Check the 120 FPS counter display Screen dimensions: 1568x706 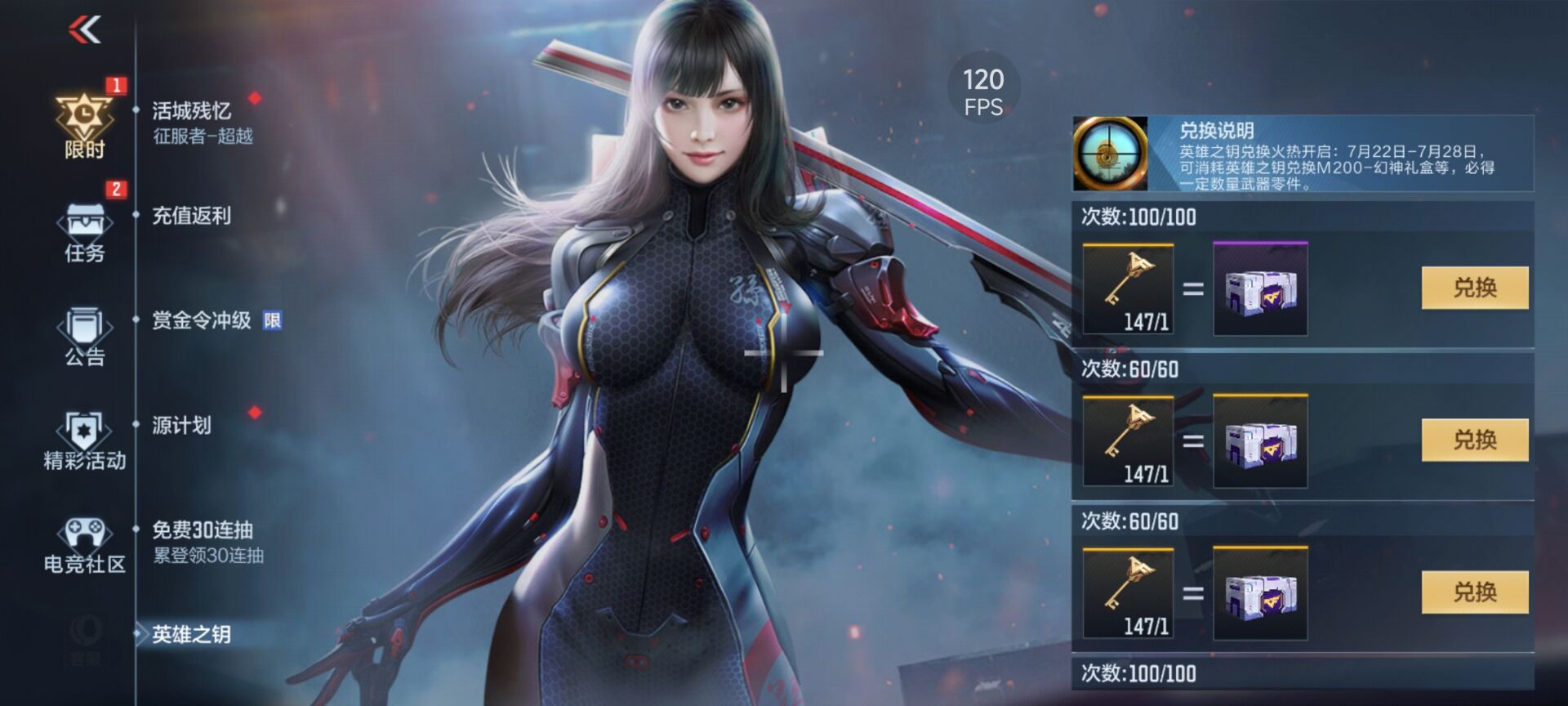(x=984, y=87)
